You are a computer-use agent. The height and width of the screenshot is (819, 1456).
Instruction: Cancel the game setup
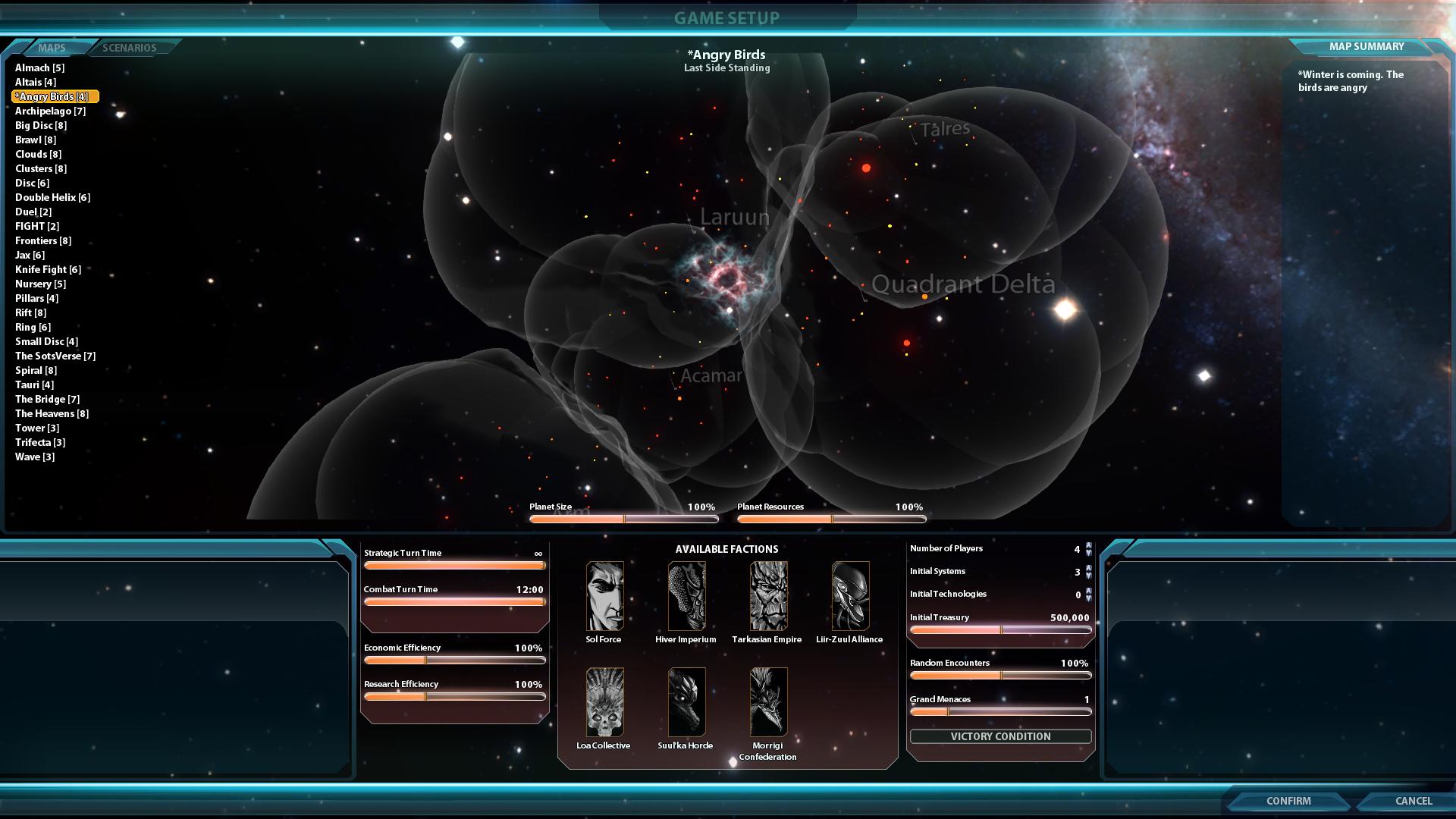pyautogui.click(x=1413, y=801)
